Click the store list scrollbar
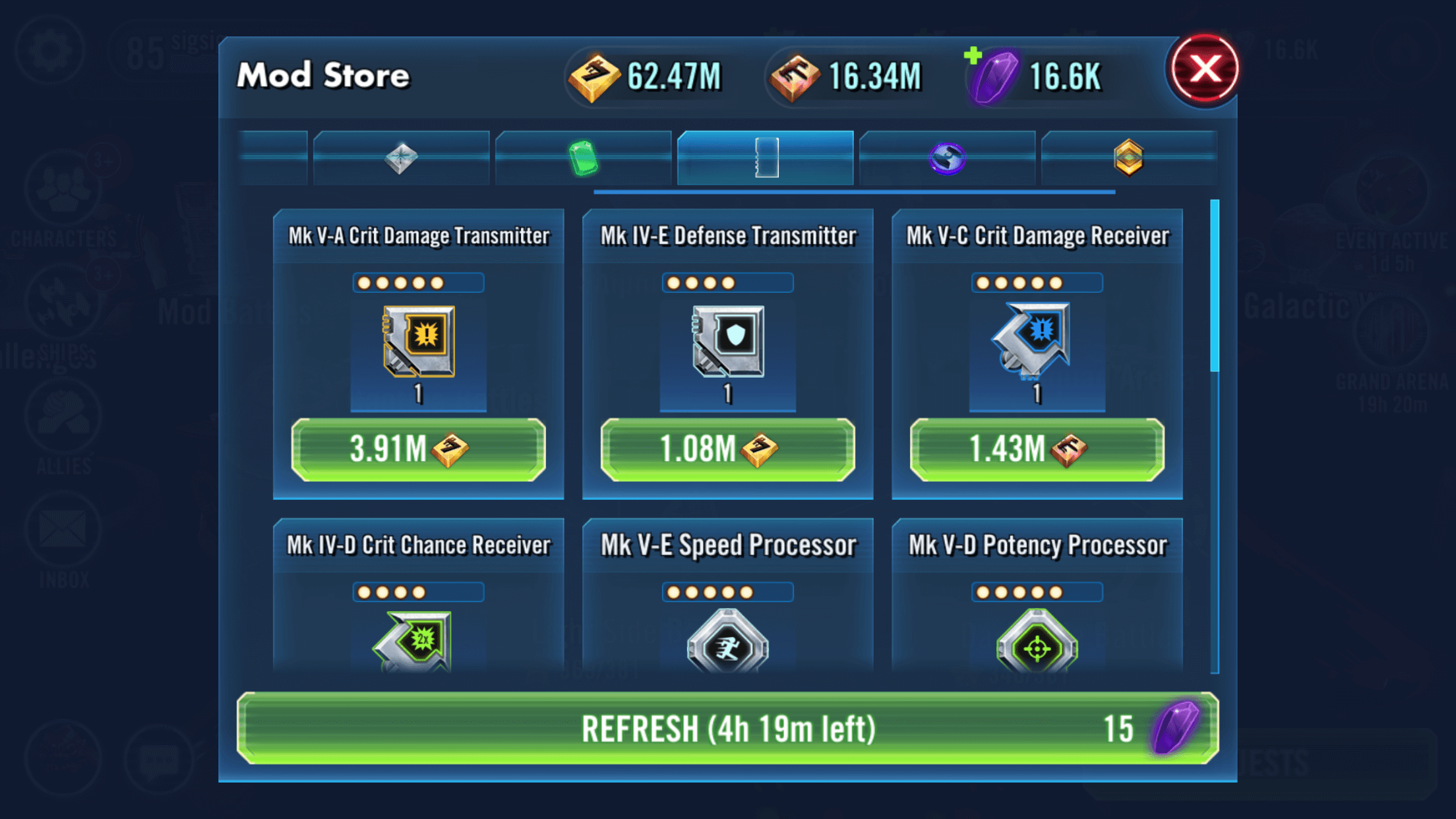Image resolution: width=1456 pixels, height=819 pixels. click(x=1215, y=286)
